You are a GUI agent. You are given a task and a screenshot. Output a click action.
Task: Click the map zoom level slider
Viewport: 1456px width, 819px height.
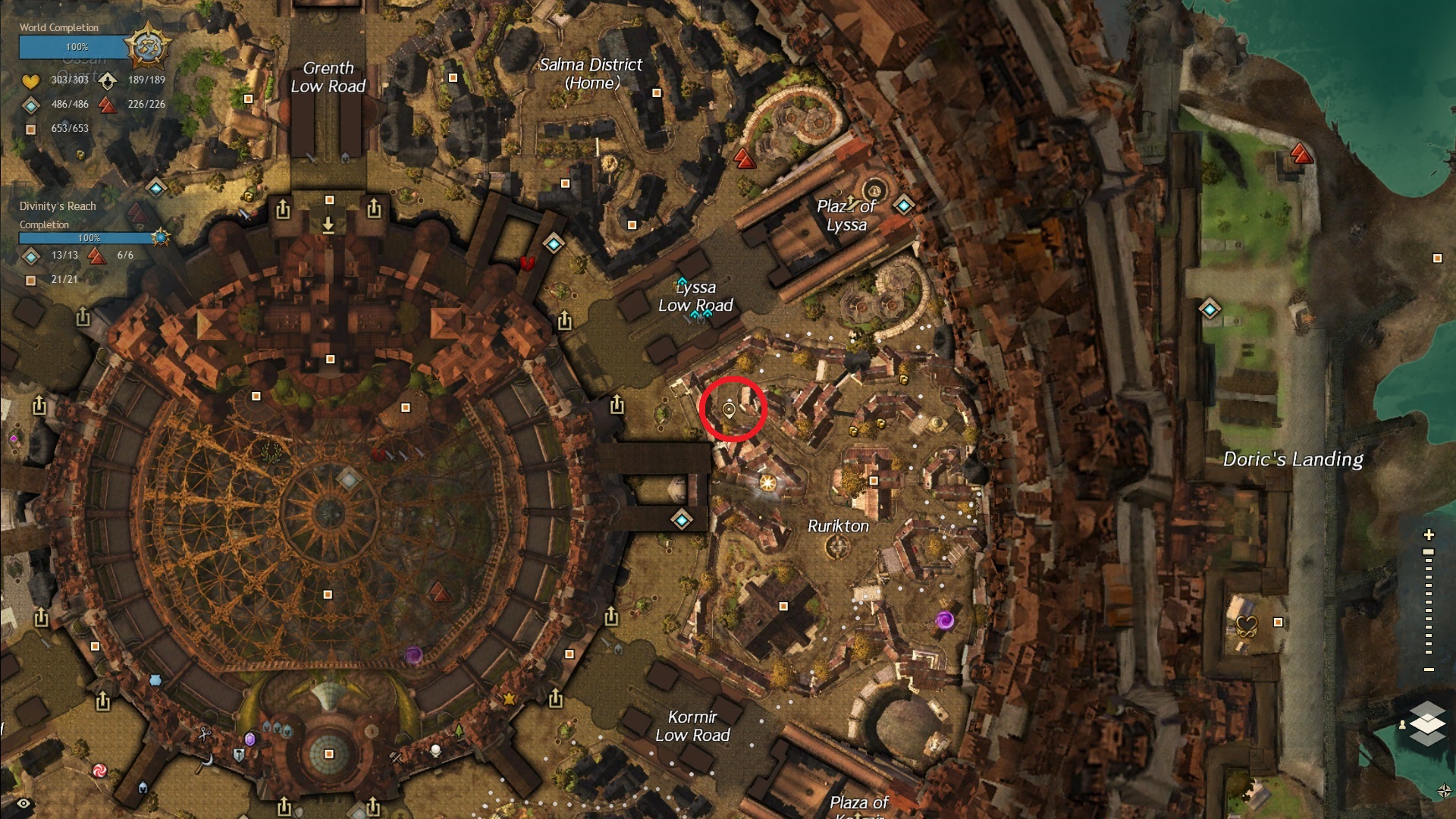point(1429,602)
